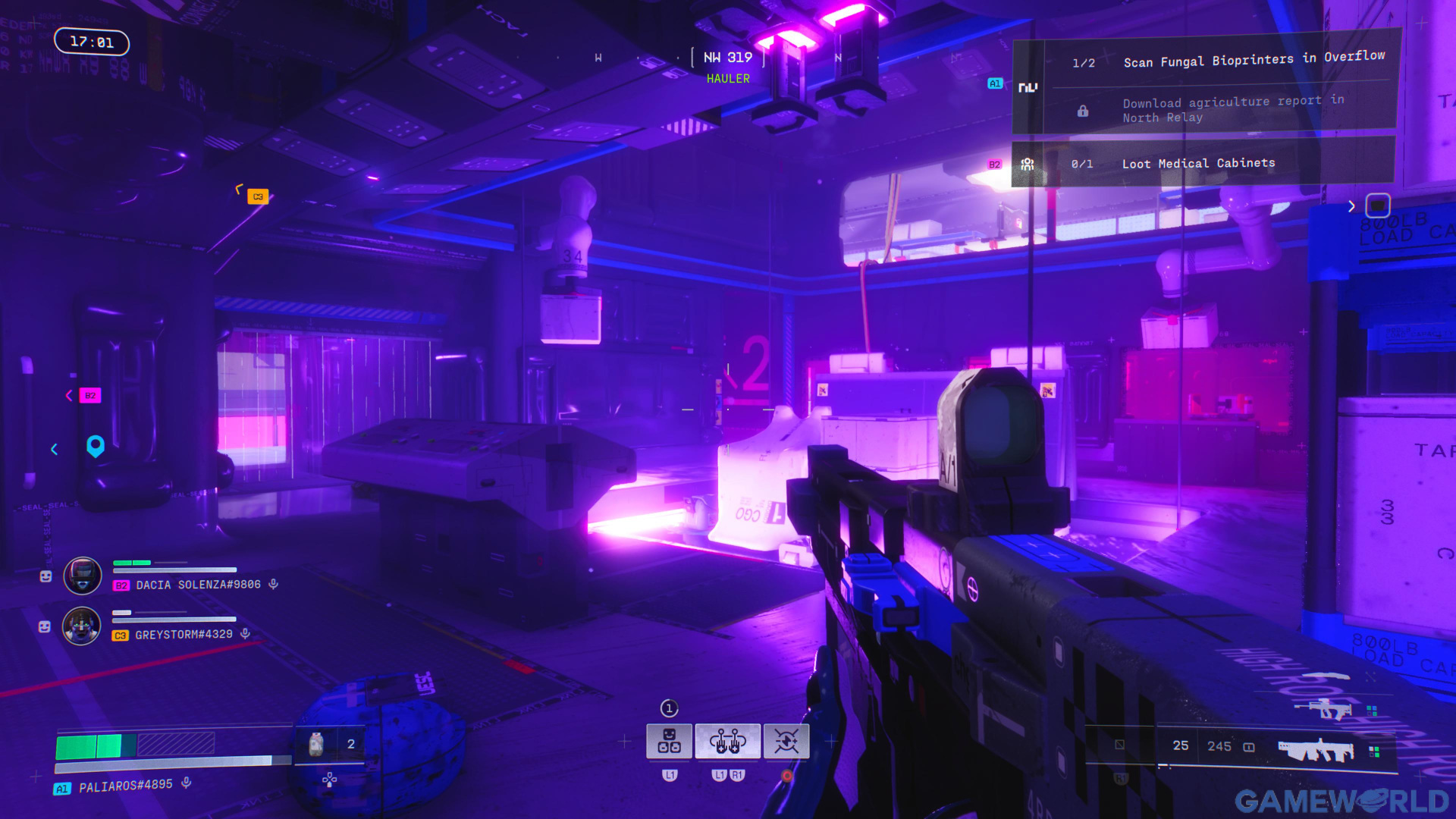This screenshot has height=819, width=1456.
Task: Click the Paliaros player name tag
Action: [125, 786]
